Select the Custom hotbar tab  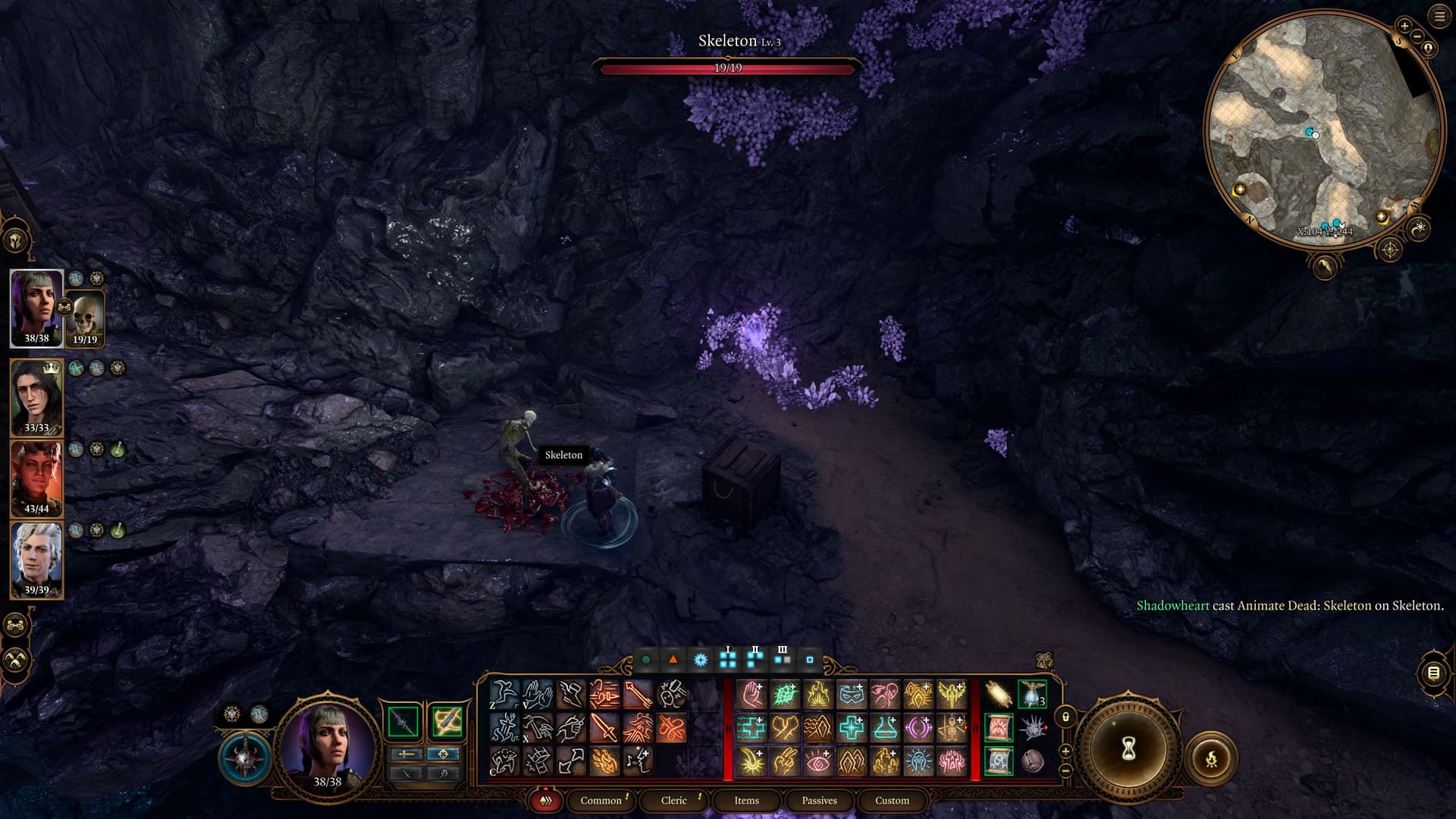coord(892,800)
